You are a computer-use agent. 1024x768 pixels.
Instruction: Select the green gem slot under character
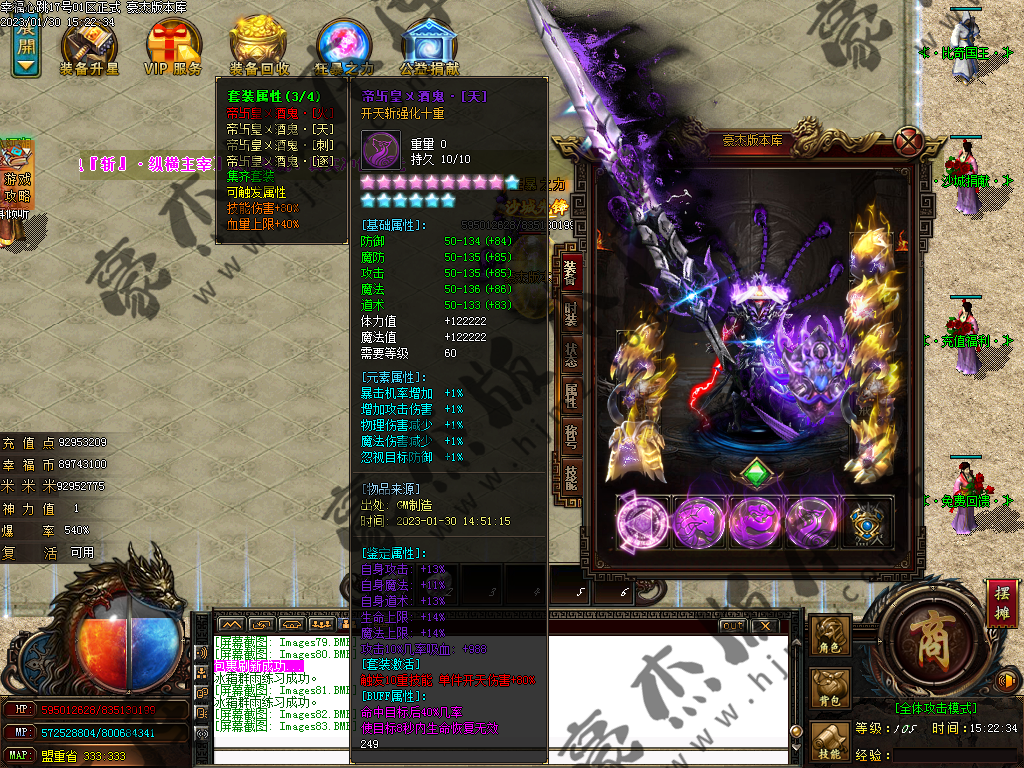coord(757,472)
